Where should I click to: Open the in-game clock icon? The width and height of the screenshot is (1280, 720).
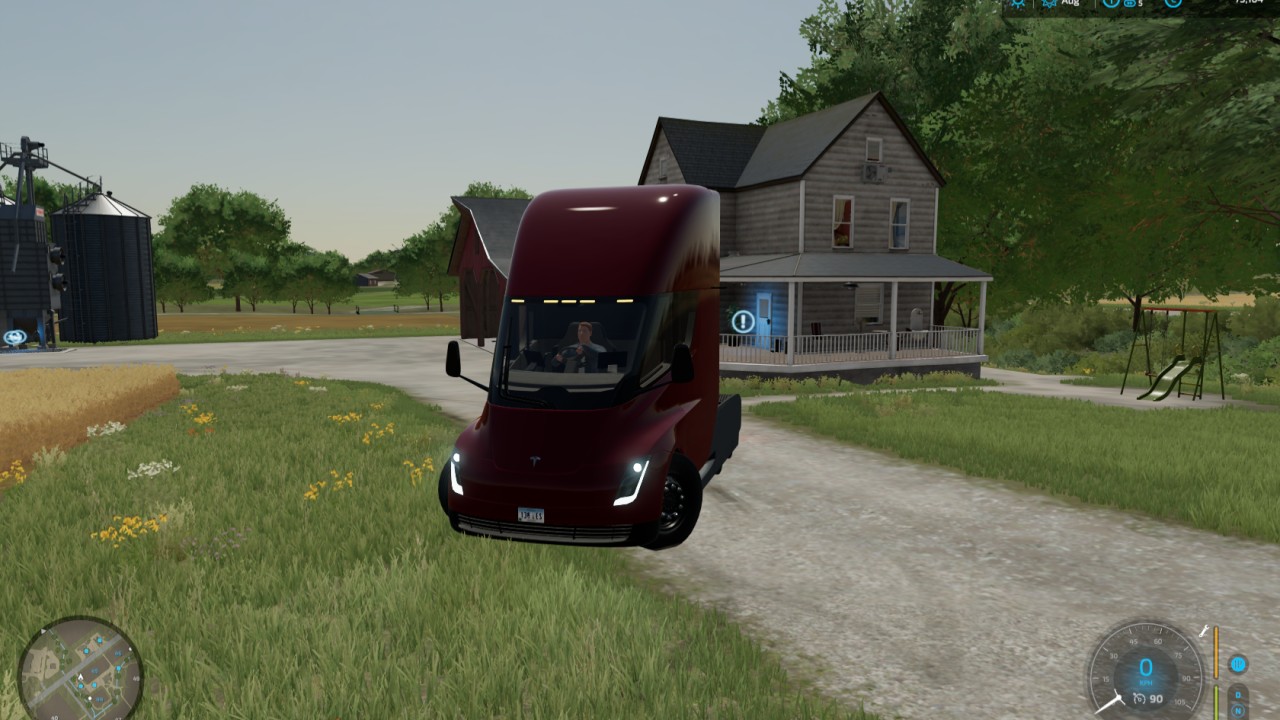pyautogui.click(x=1173, y=4)
